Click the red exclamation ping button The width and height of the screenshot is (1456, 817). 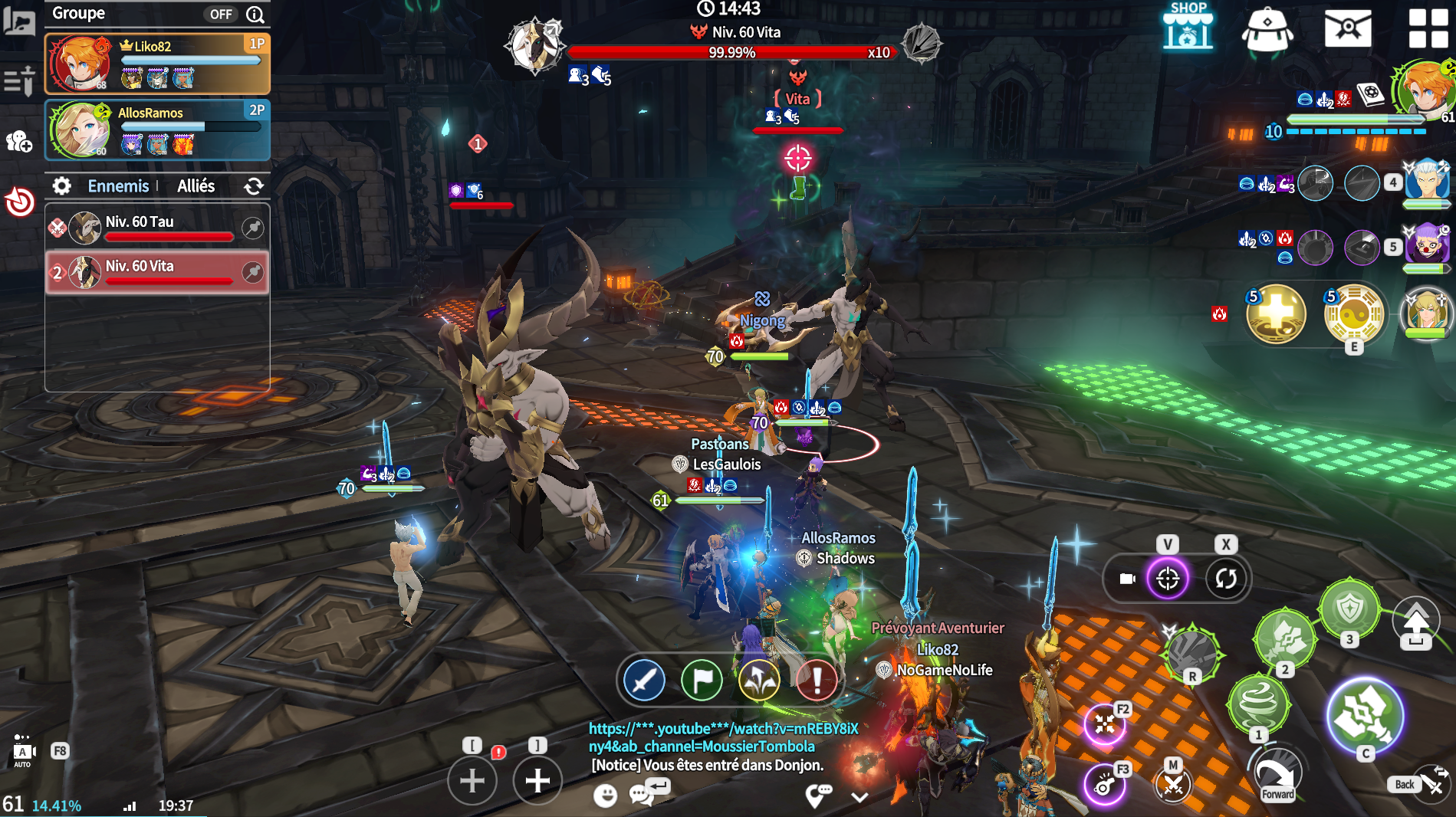coord(817,680)
